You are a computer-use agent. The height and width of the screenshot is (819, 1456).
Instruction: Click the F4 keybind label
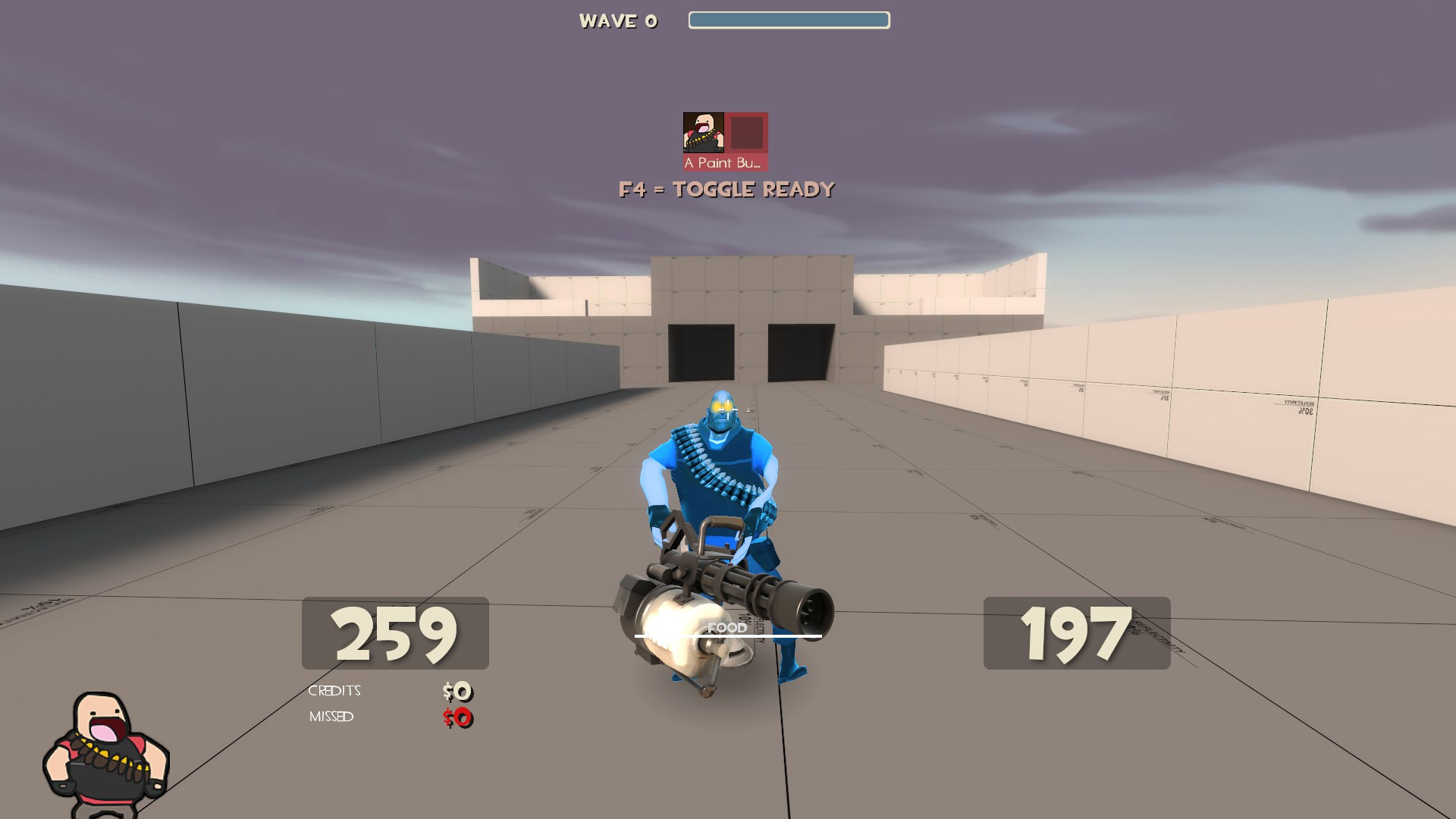[x=634, y=190]
